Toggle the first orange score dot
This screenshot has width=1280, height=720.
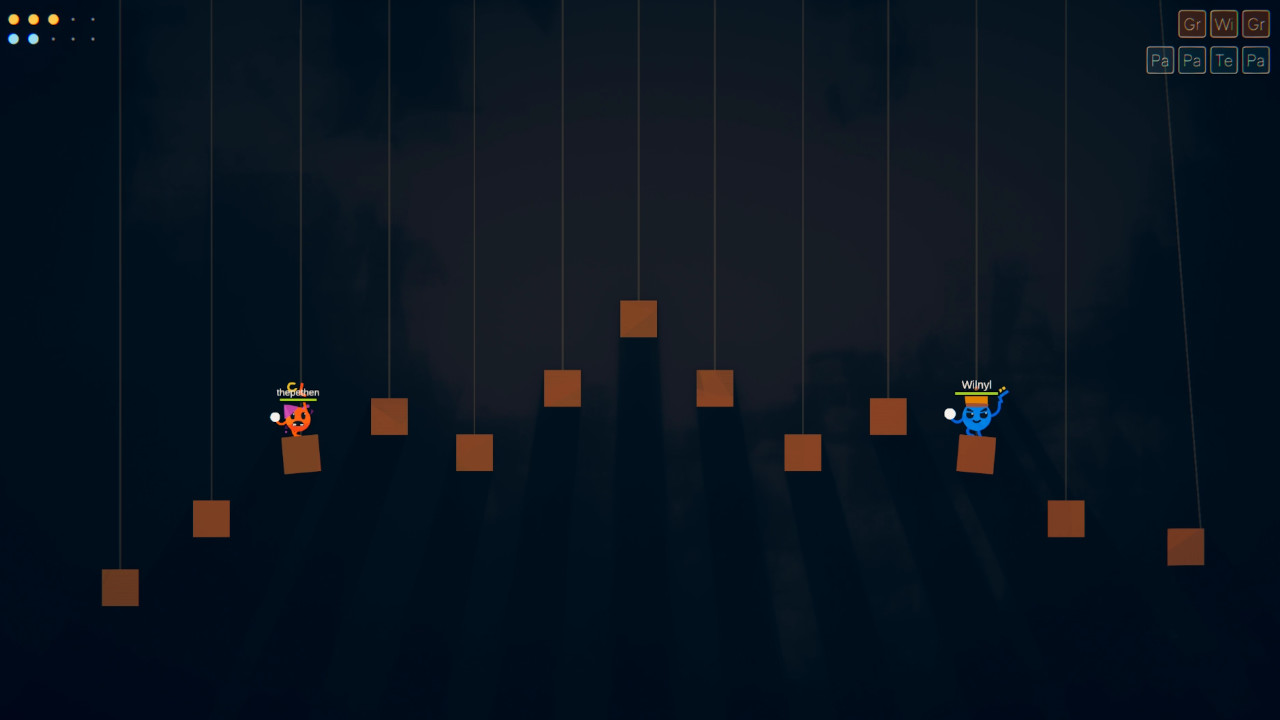13,18
